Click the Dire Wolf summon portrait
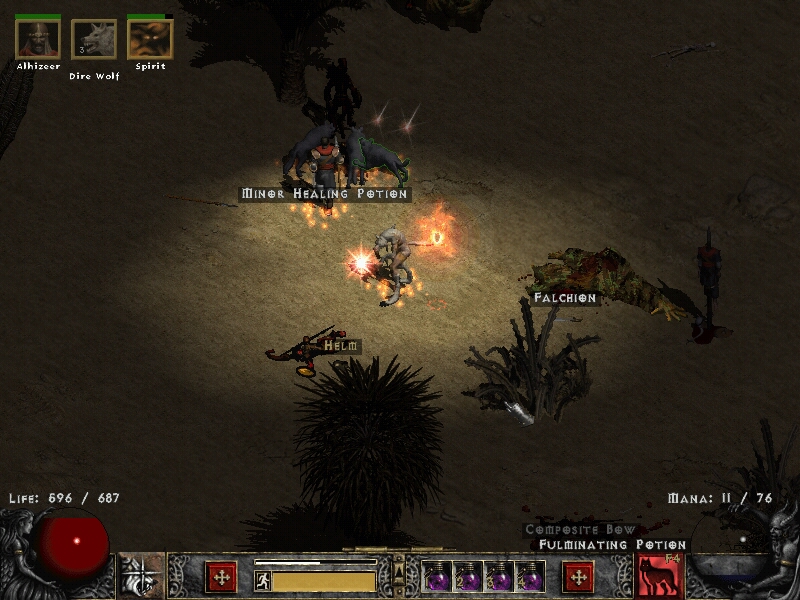The image size is (800, 600). pos(93,40)
